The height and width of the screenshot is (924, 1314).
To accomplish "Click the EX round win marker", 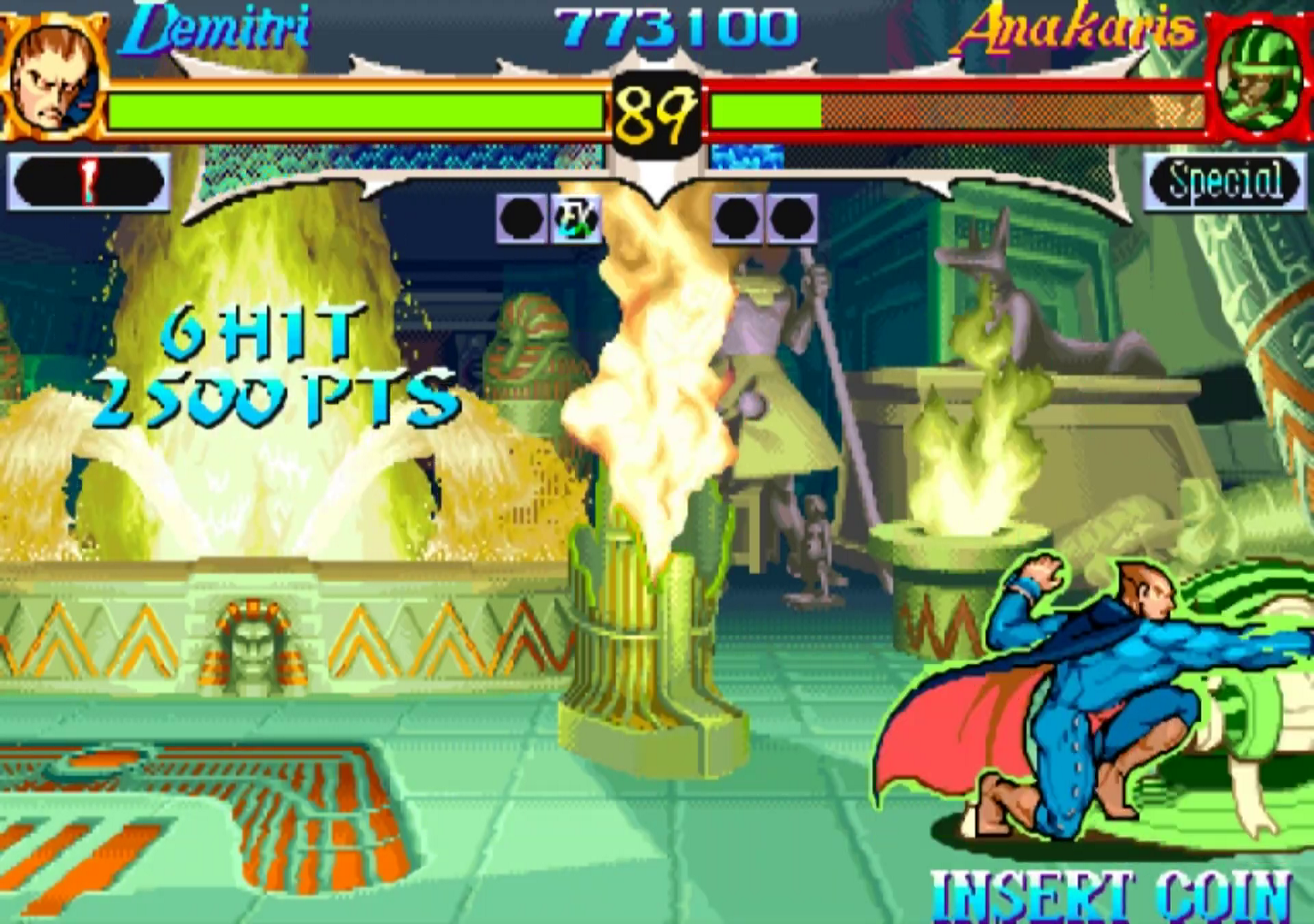I will click(x=575, y=219).
